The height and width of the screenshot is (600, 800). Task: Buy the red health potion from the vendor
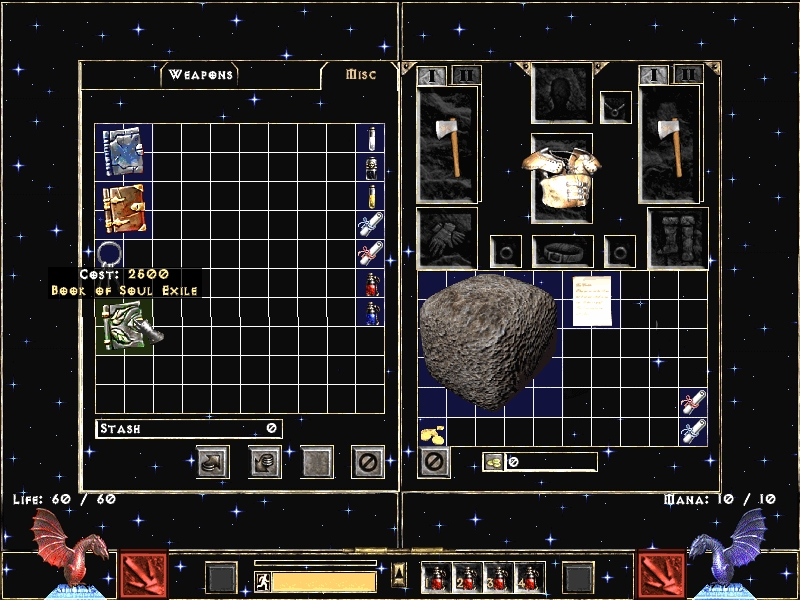tap(370, 284)
